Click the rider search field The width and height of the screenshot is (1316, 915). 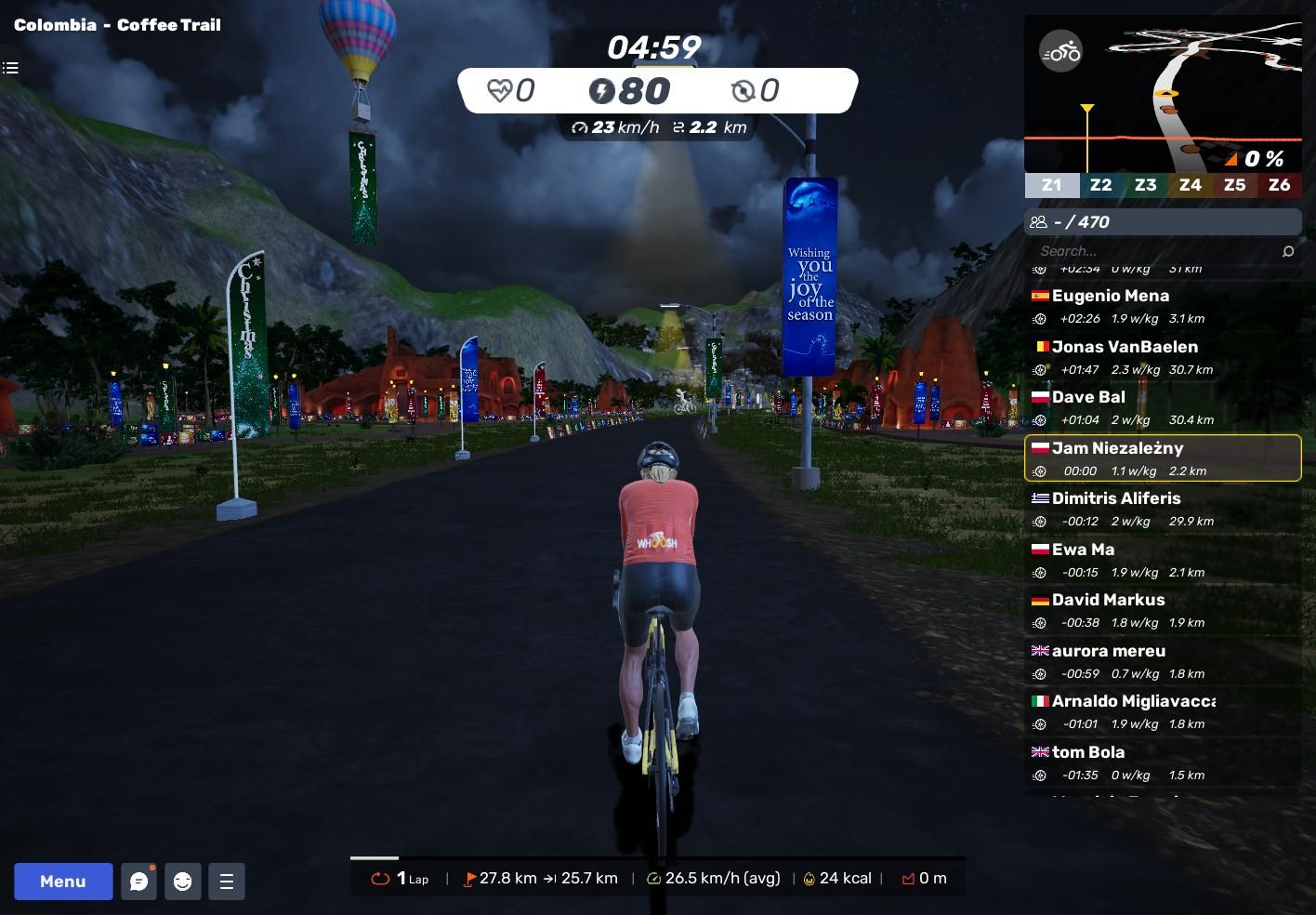(x=1152, y=251)
